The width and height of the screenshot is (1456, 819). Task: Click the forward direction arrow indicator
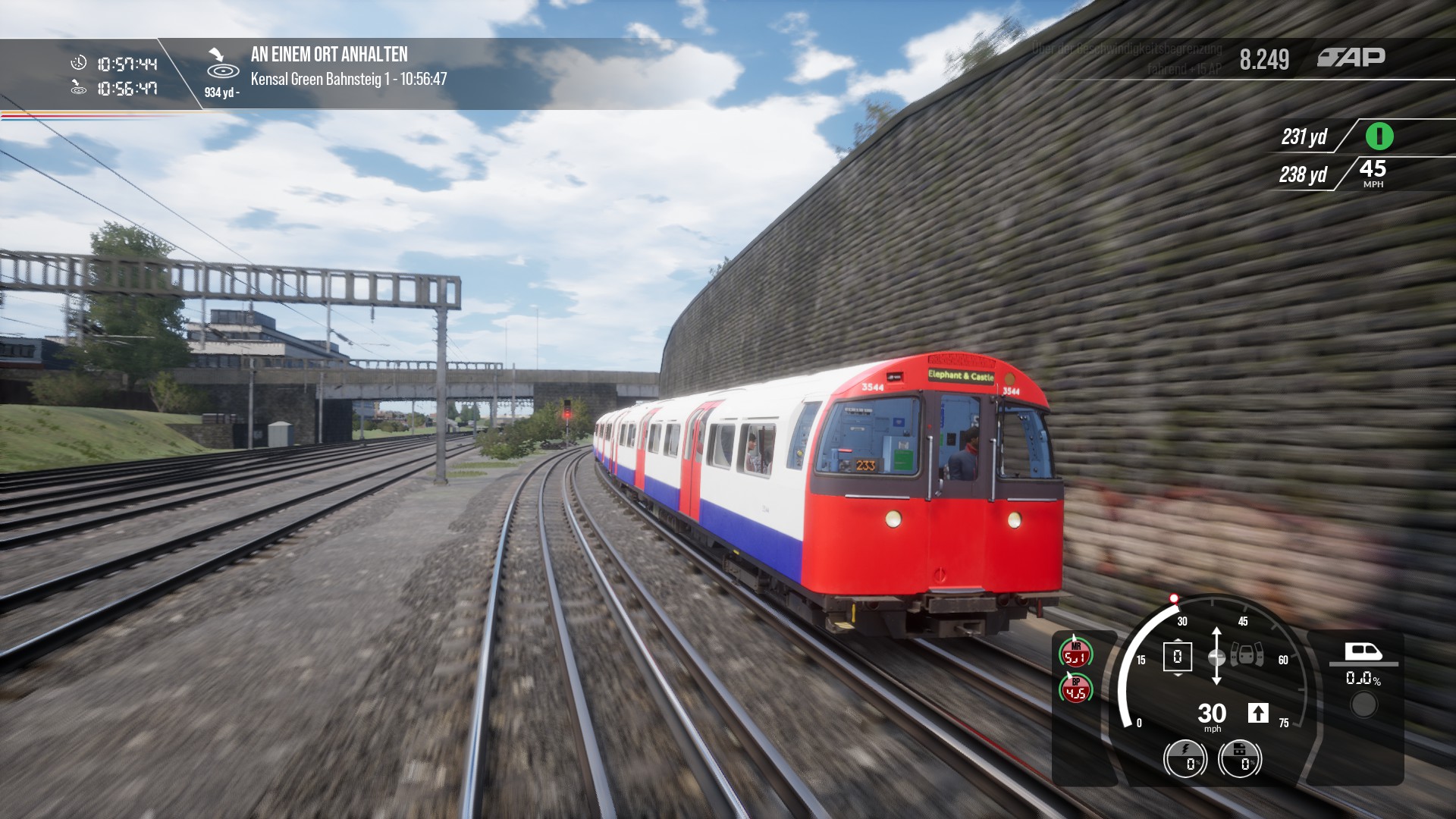(1257, 713)
